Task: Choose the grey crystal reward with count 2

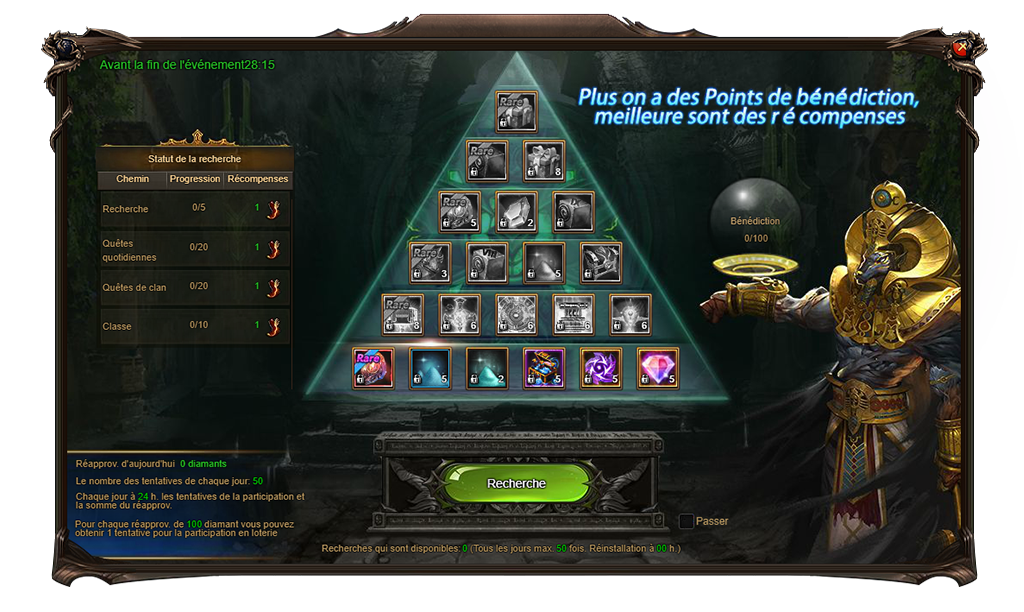Action: (516, 212)
